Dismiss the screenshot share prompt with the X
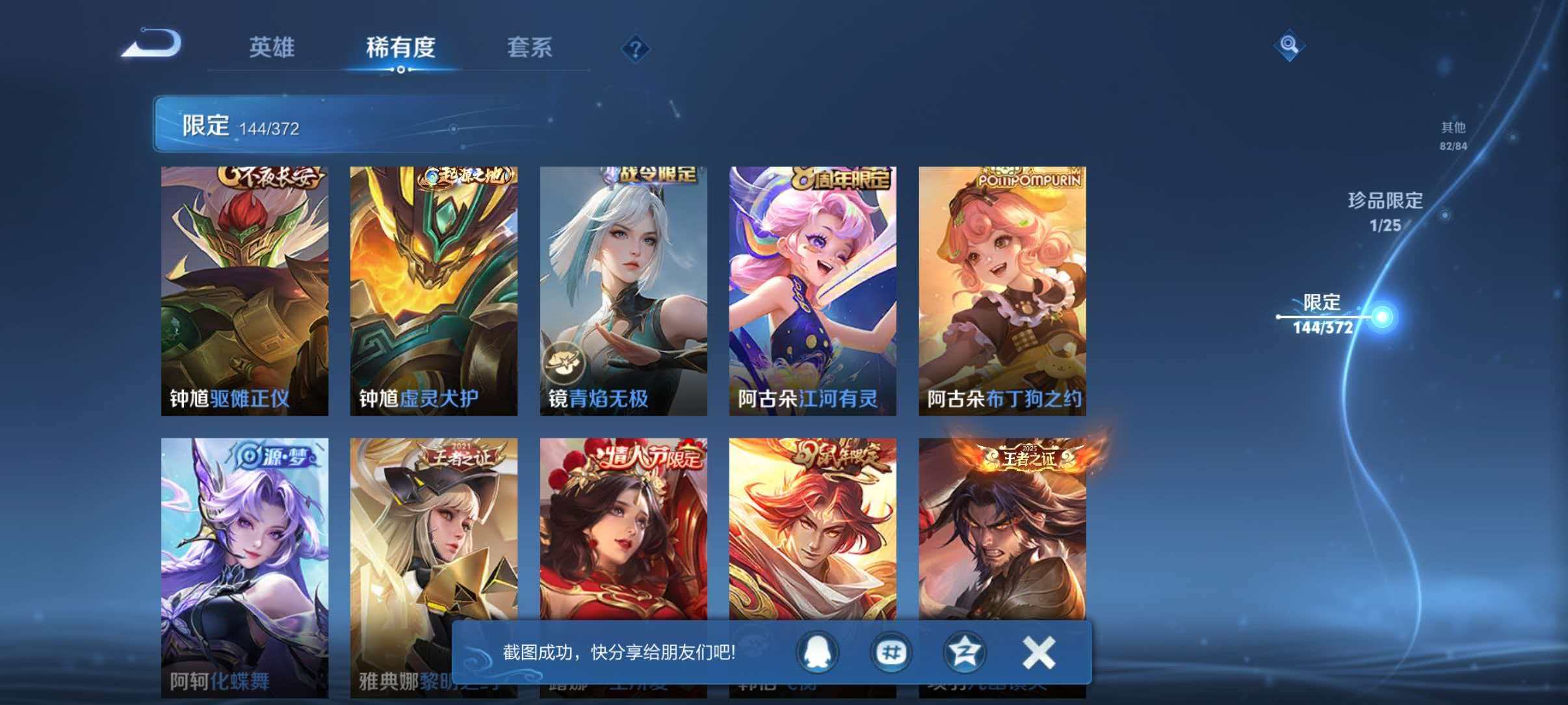The width and height of the screenshot is (1568, 705). click(1039, 654)
